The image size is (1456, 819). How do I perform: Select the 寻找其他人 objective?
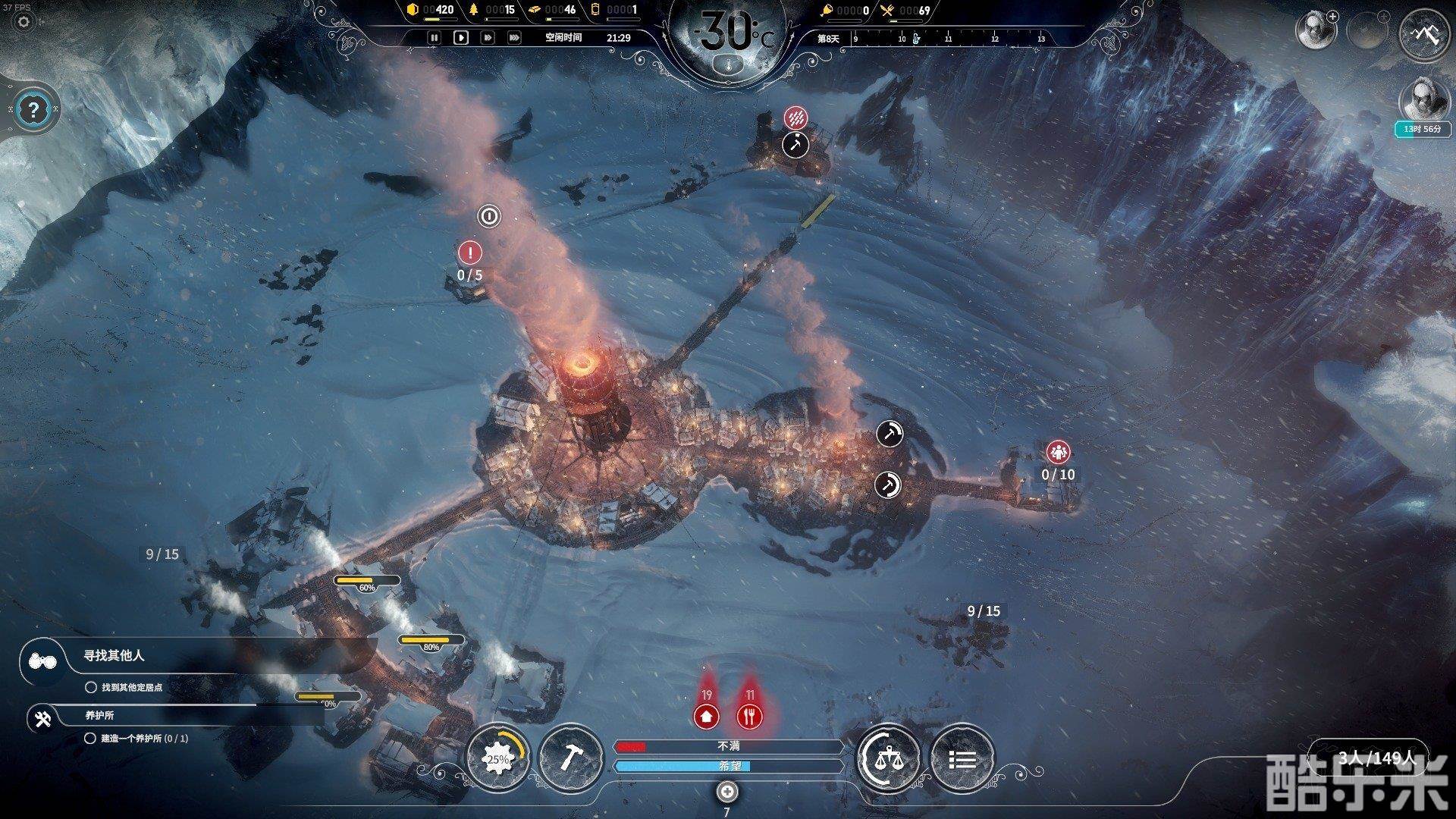point(114,656)
